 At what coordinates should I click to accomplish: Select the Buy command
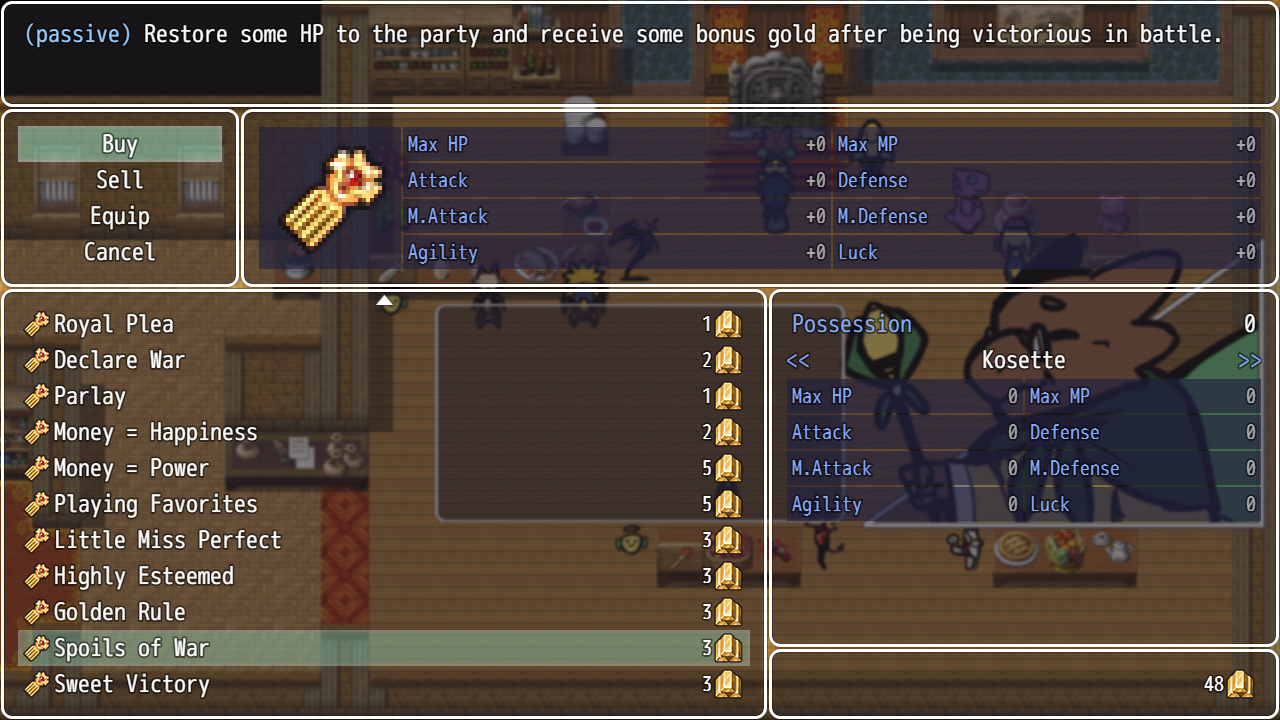(x=120, y=144)
